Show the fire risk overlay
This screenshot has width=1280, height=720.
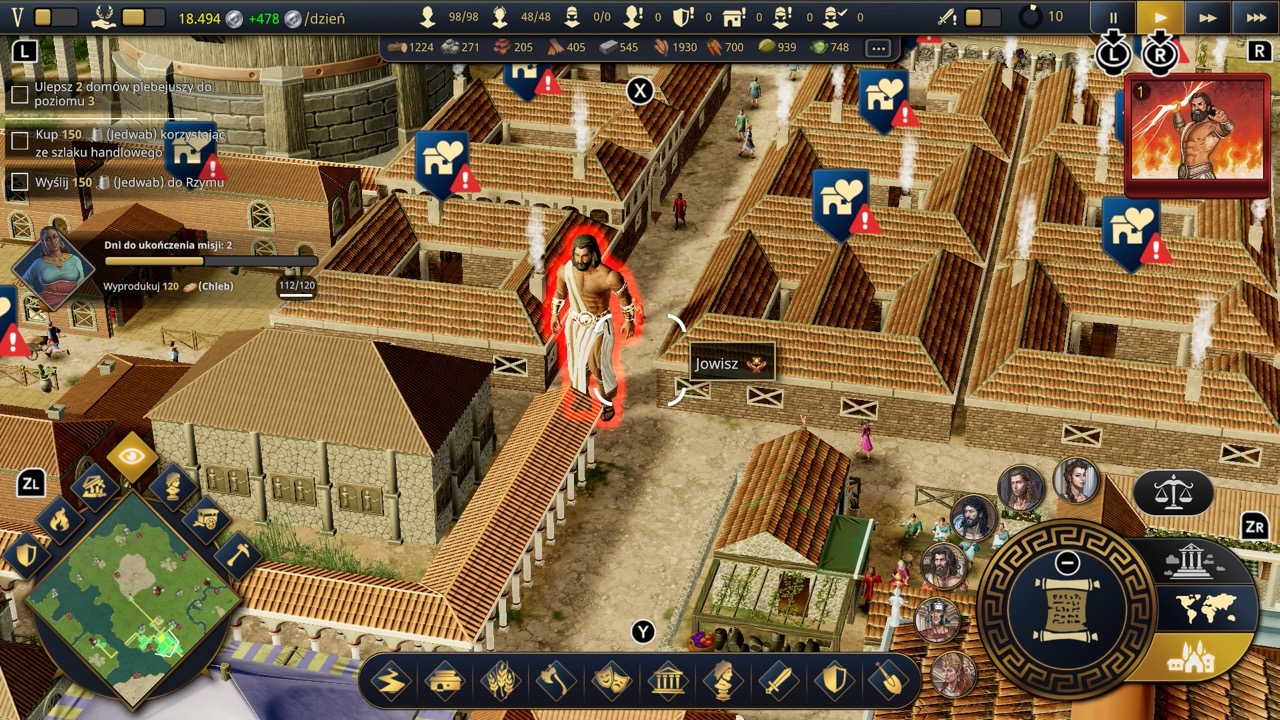pyautogui.click(x=60, y=520)
